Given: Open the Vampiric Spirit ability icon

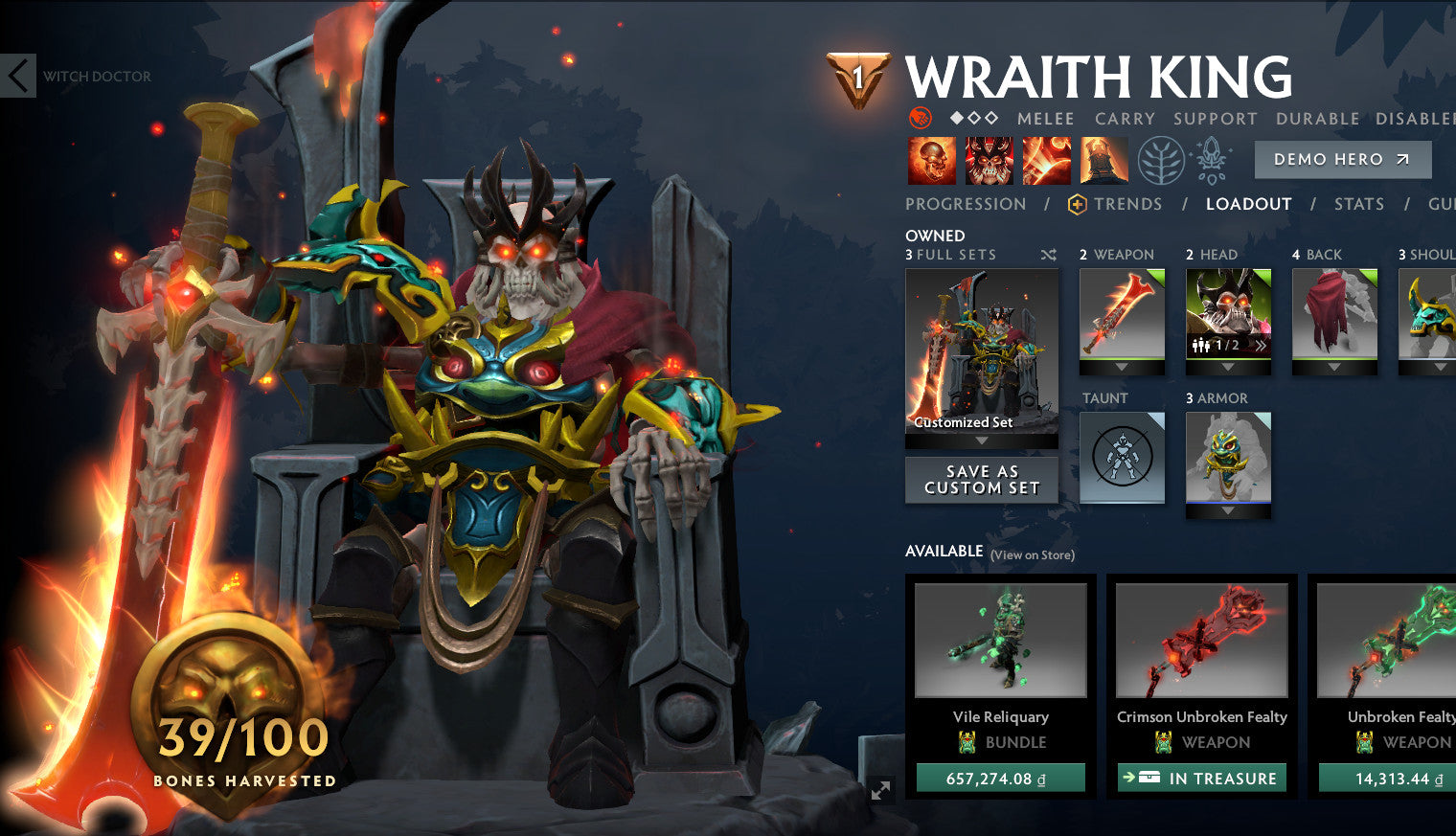Looking at the screenshot, I should coord(990,160).
